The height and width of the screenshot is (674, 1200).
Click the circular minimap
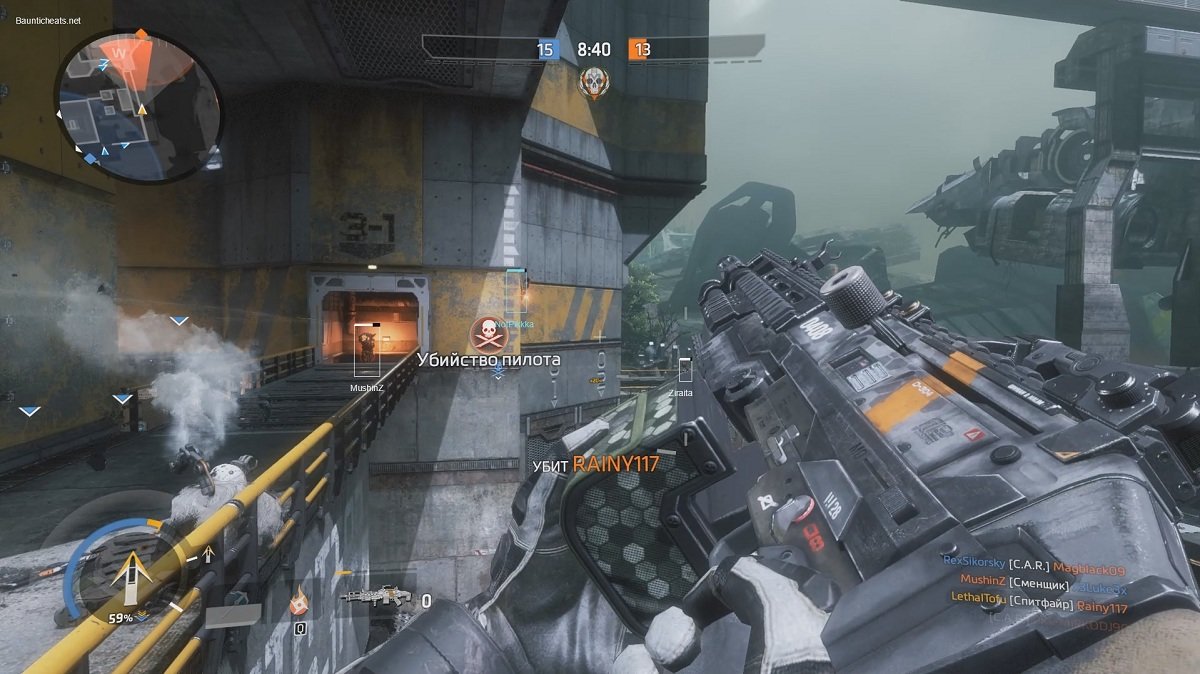[139, 107]
